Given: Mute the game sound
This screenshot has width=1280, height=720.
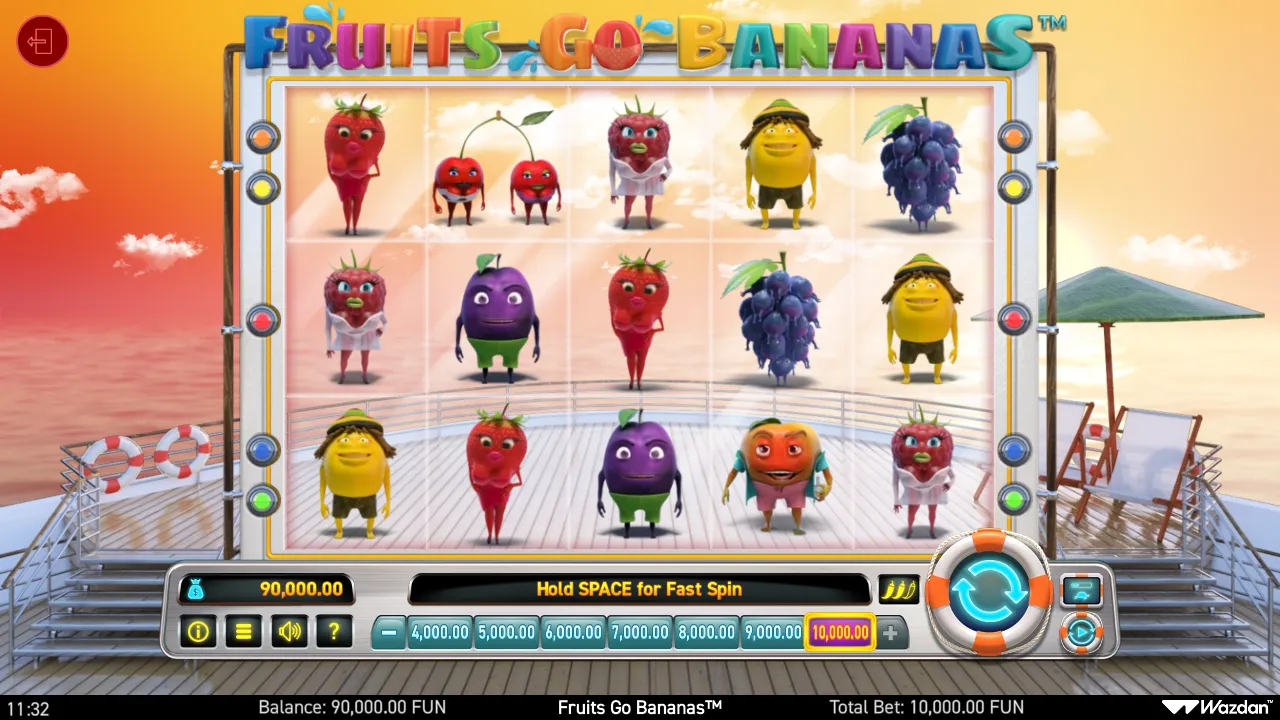Looking at the screenshot, I should pos(289,632).
